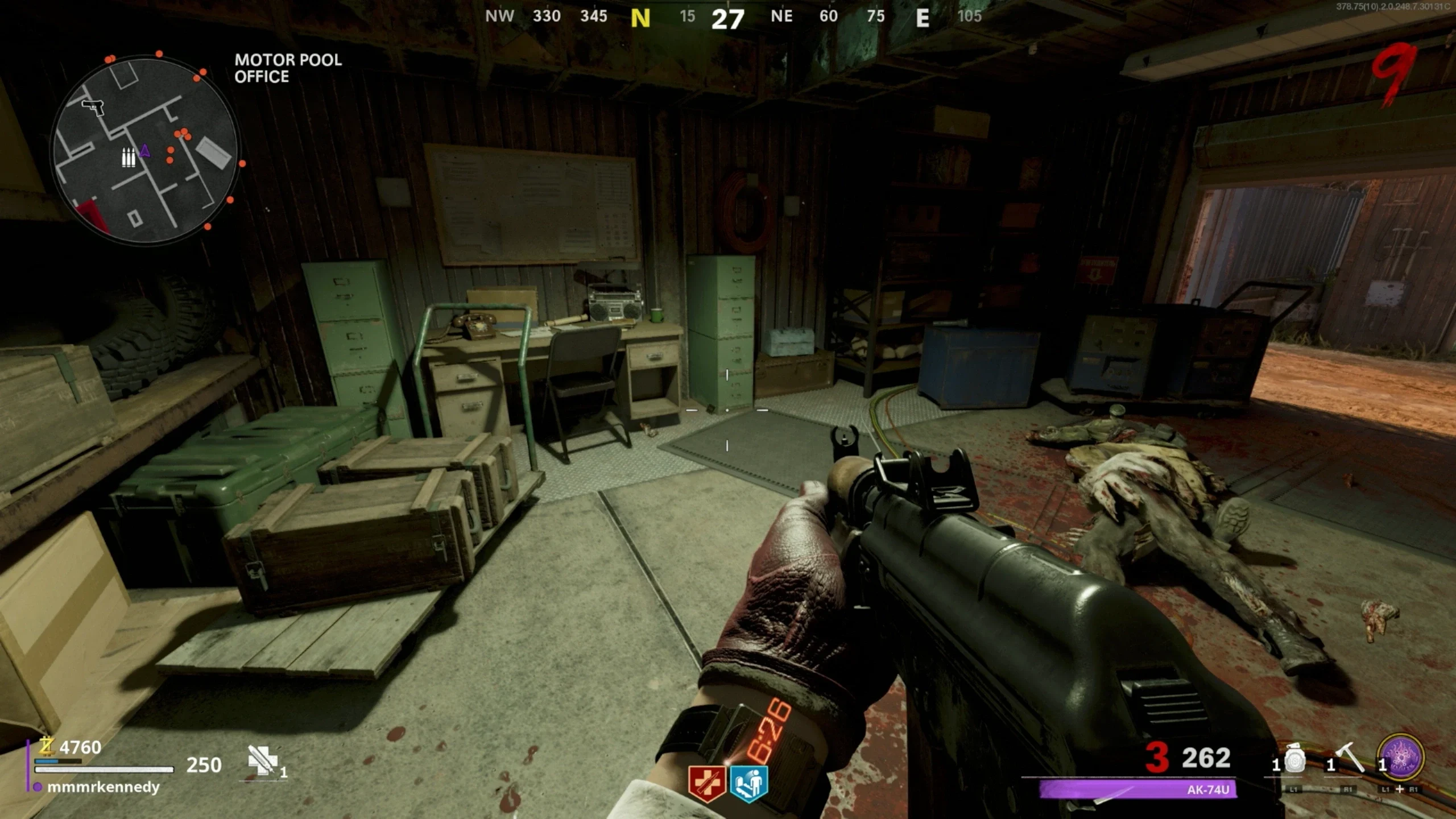Click the purple AK-74U weapon label
Screen dimensions: 1456x819
(1137, 789)
